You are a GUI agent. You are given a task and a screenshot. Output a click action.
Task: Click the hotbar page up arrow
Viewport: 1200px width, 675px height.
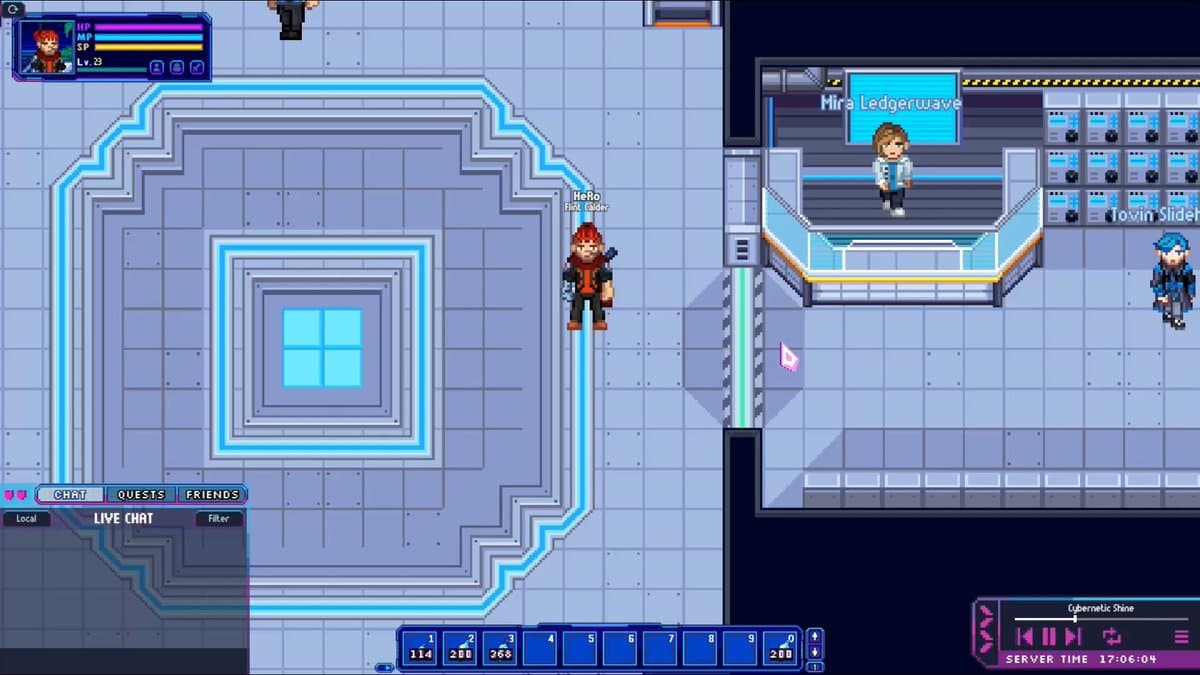(815, 636)
